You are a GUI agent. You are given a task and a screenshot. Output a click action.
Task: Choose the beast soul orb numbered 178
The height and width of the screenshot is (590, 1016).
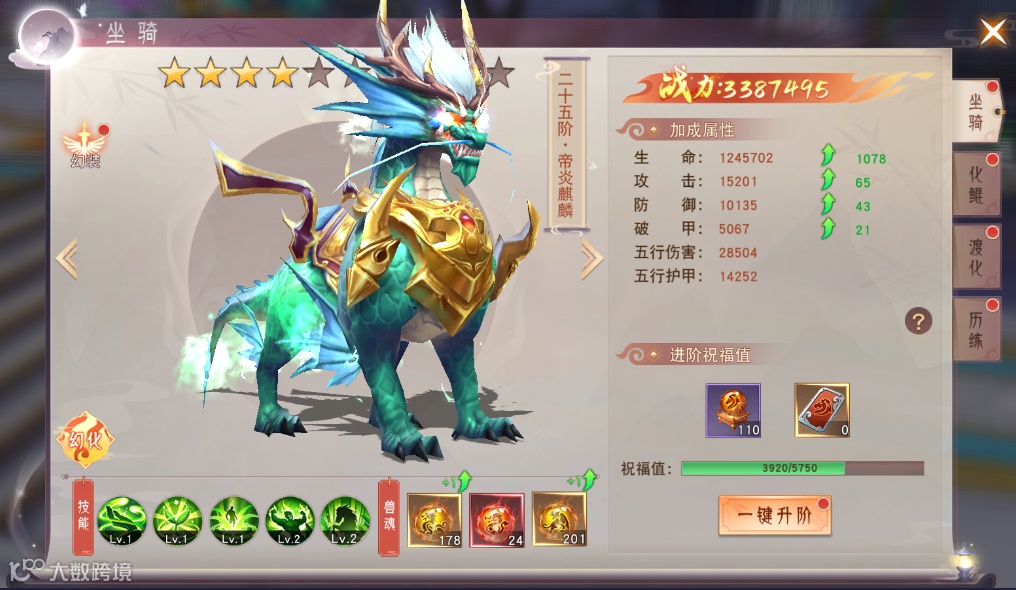pyautogui.click(x=434, y=520)
